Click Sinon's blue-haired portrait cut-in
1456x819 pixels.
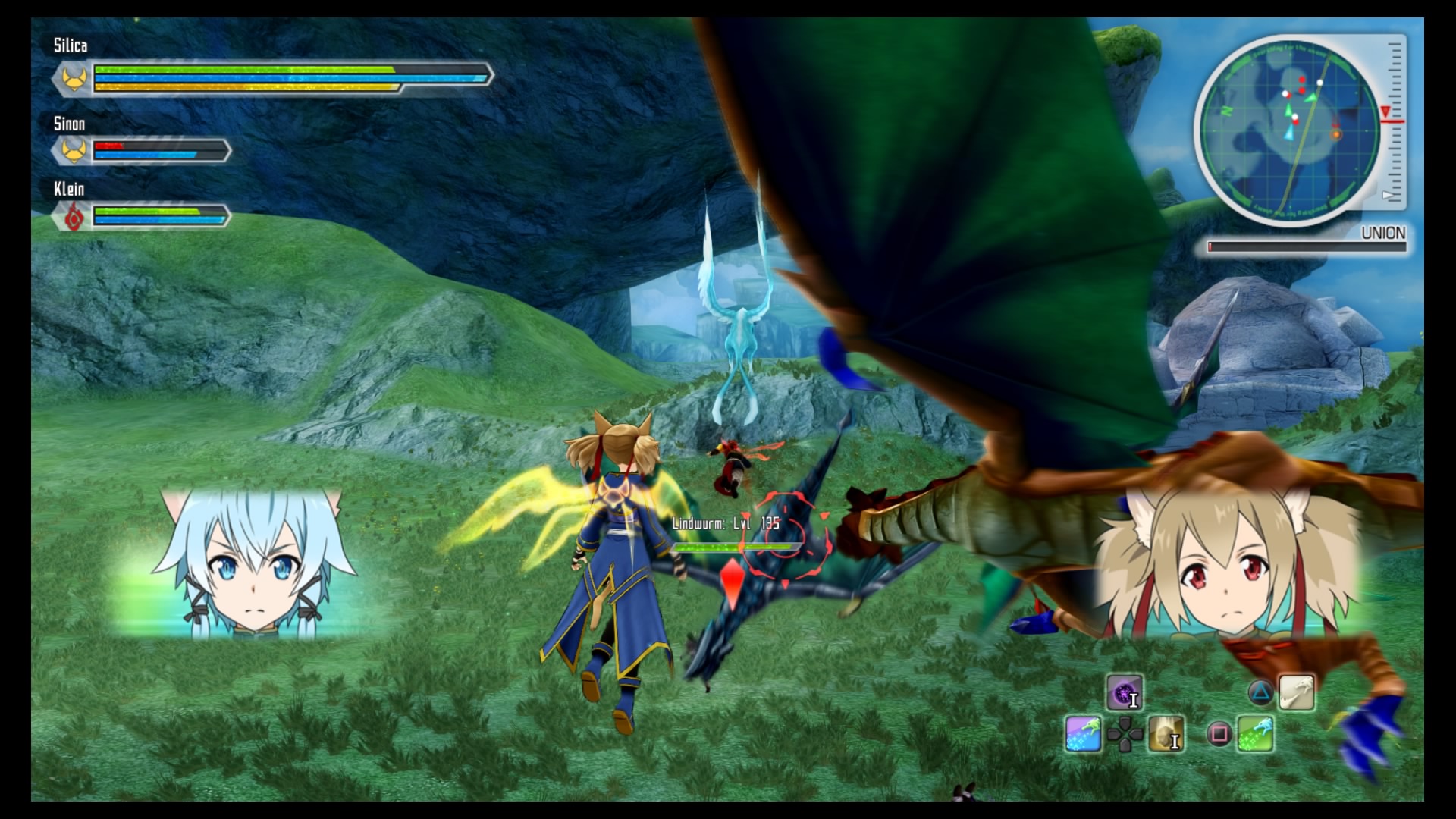254,565
